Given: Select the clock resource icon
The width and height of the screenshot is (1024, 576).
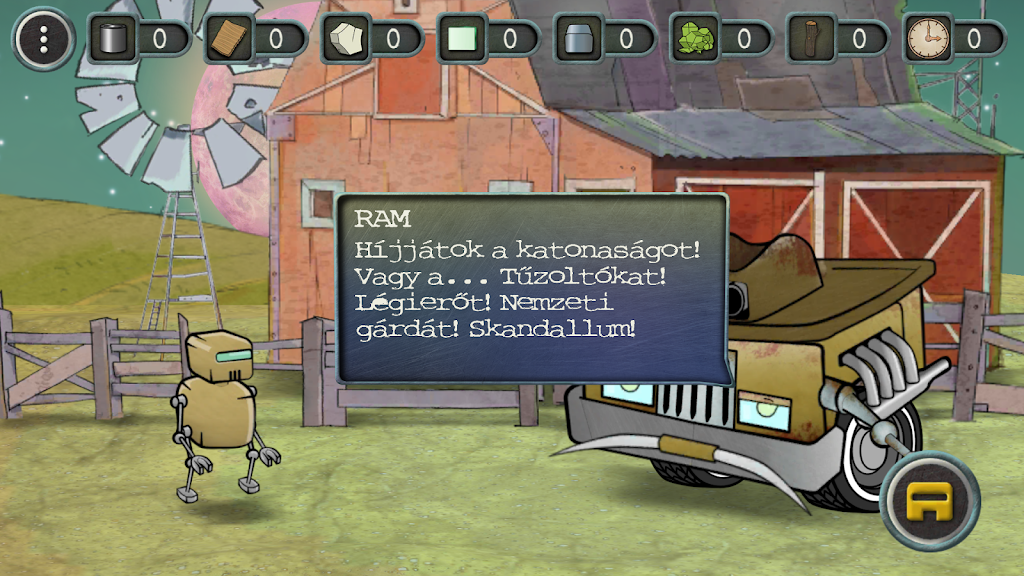Looking at the screenshot, I should pyautogui.click(x=927, y=40).
